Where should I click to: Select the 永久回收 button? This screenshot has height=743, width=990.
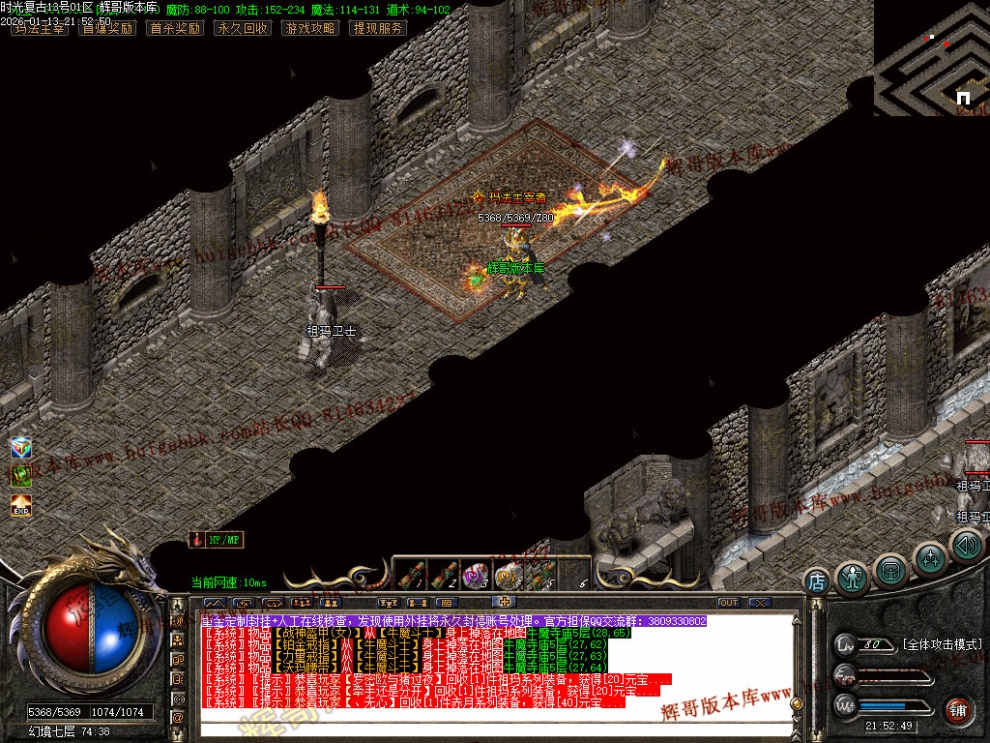click(x=242, y=28)
